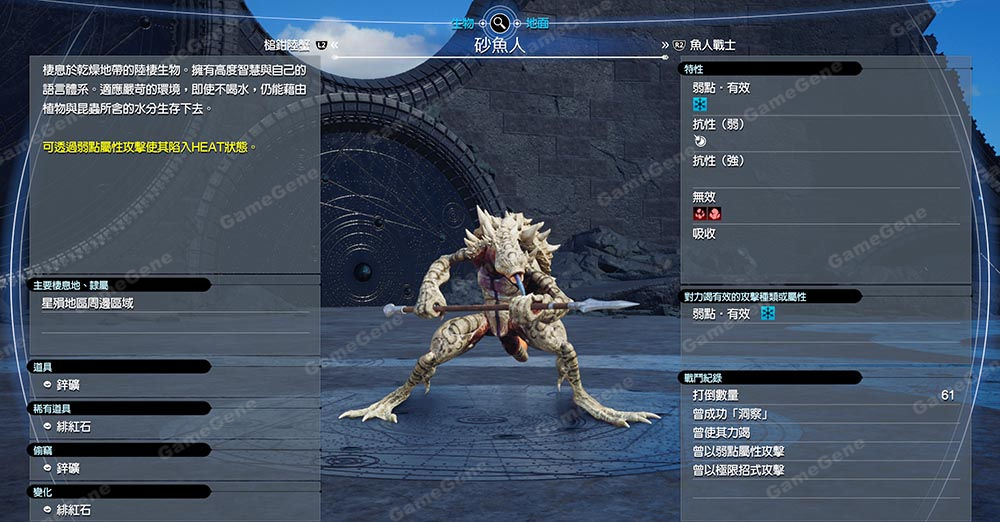
Task: Choose the 緋紅石 entry under 變化
Action: (73, 510)
